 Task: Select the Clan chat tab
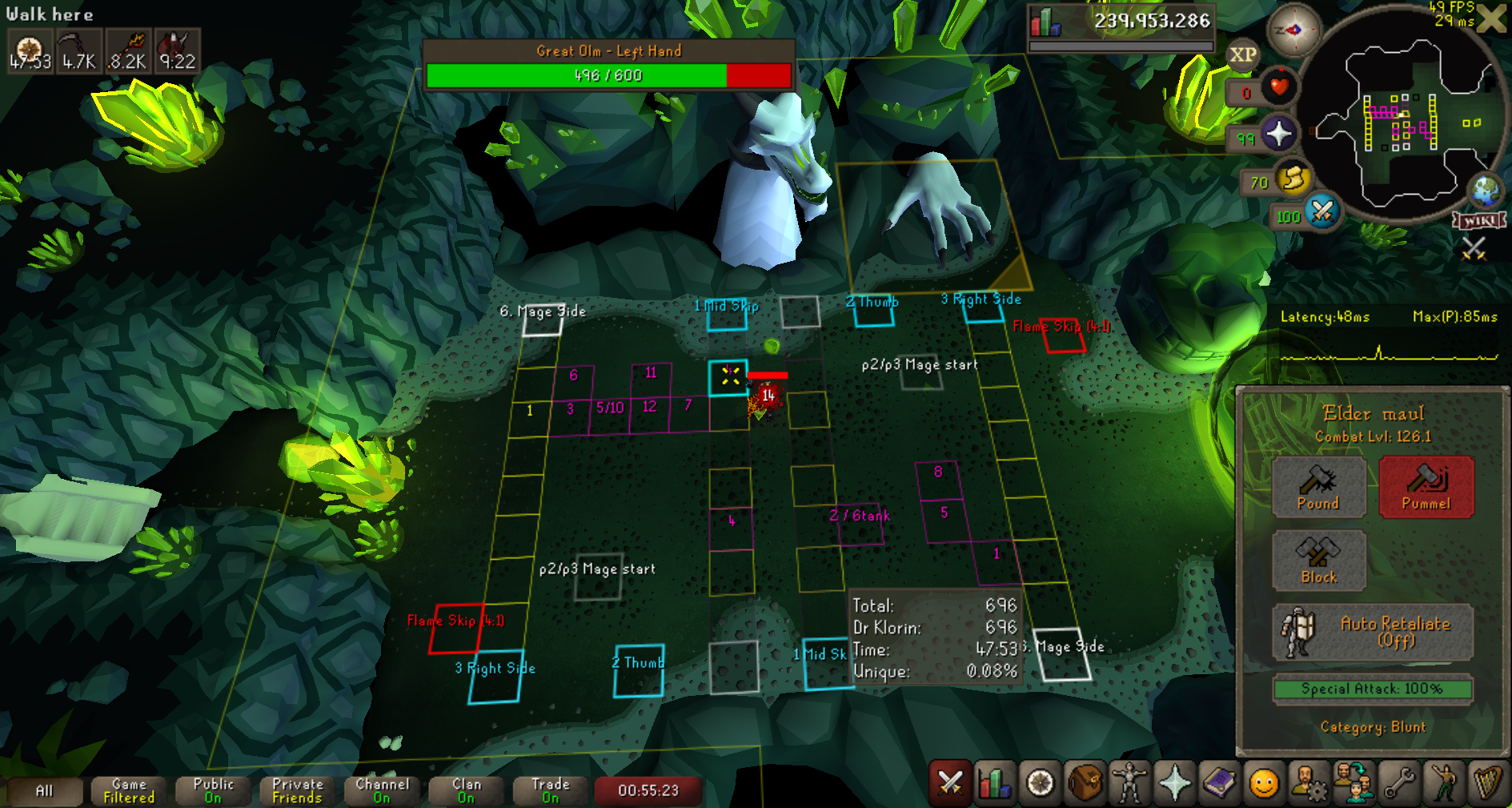click(x=467, y=790)
